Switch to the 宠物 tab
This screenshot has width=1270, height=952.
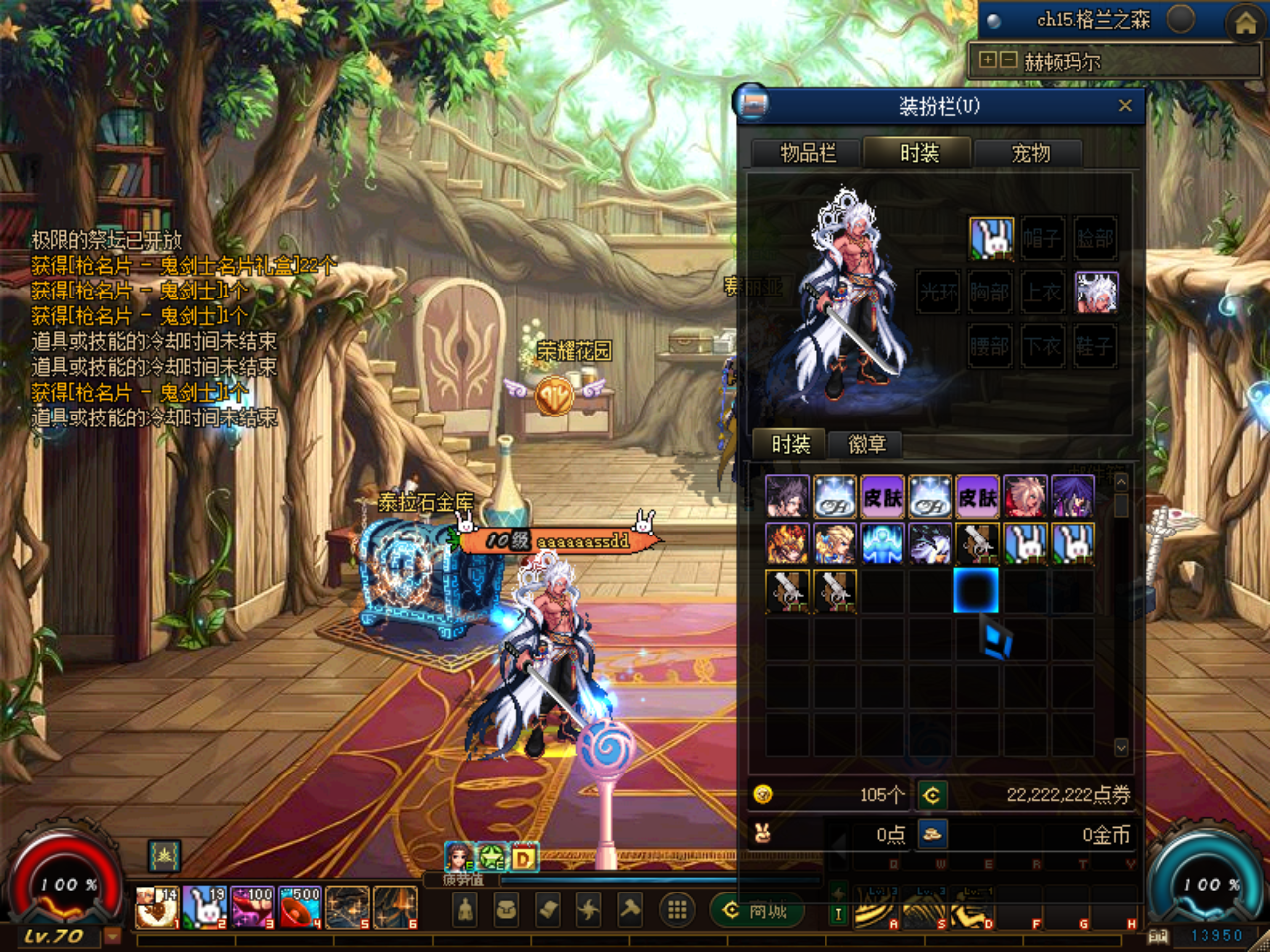(1028, 153)
